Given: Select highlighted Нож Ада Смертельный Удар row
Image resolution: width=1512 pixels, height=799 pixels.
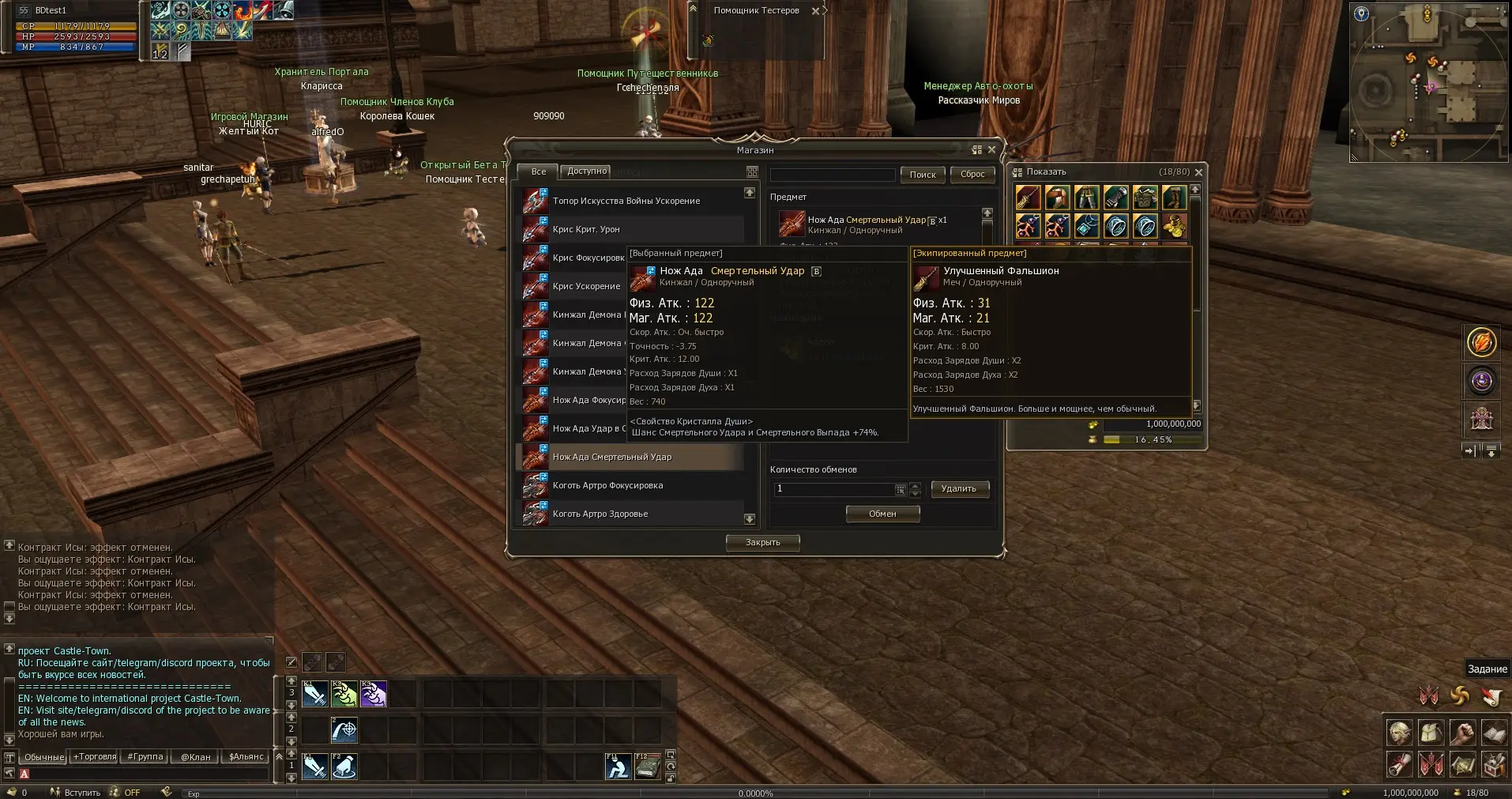Looking at the screenshot, I should tap(612, 457).
